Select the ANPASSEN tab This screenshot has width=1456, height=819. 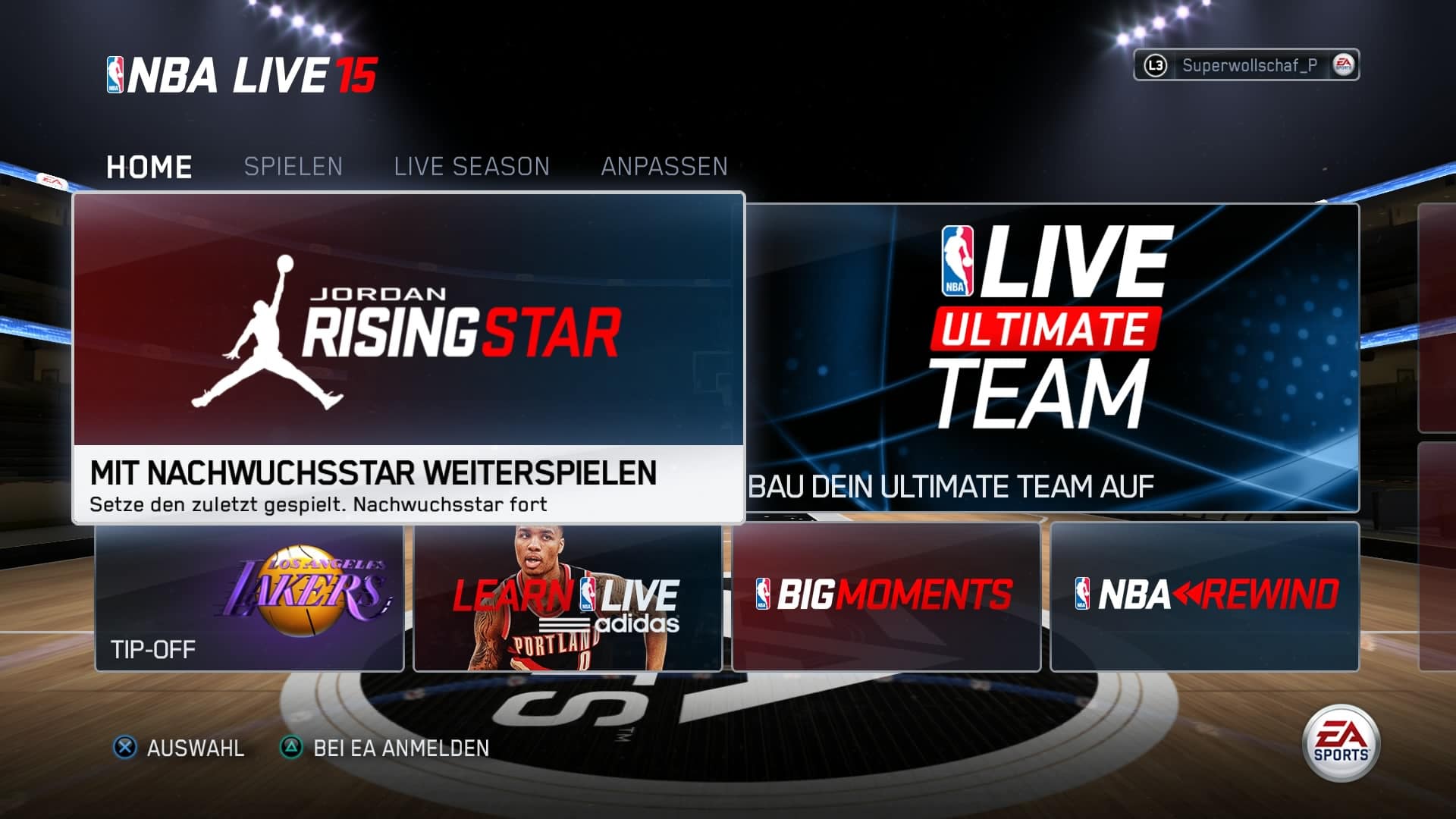point(664,167)
